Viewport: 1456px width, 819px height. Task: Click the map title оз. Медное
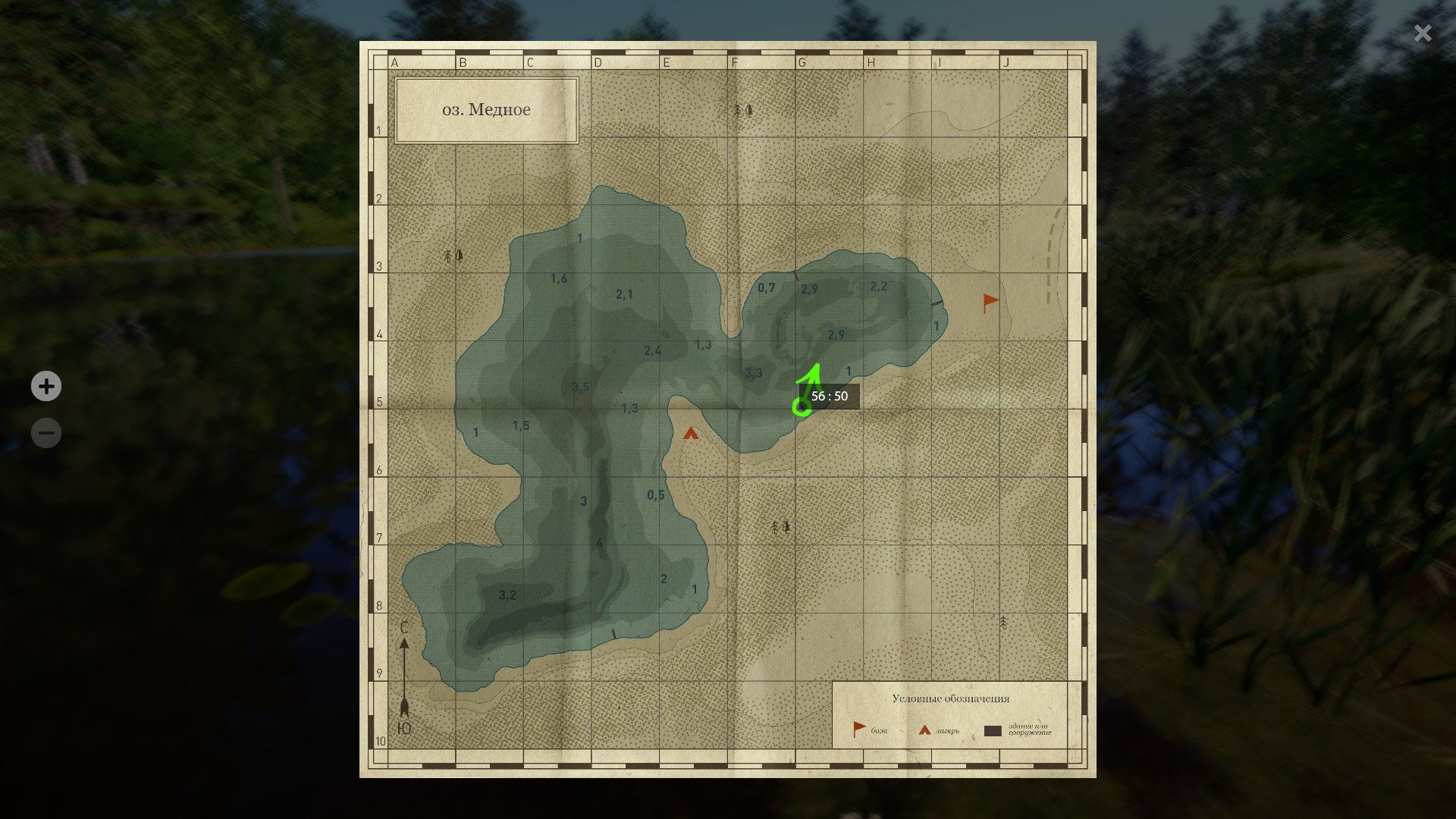[x=486, y=108]
